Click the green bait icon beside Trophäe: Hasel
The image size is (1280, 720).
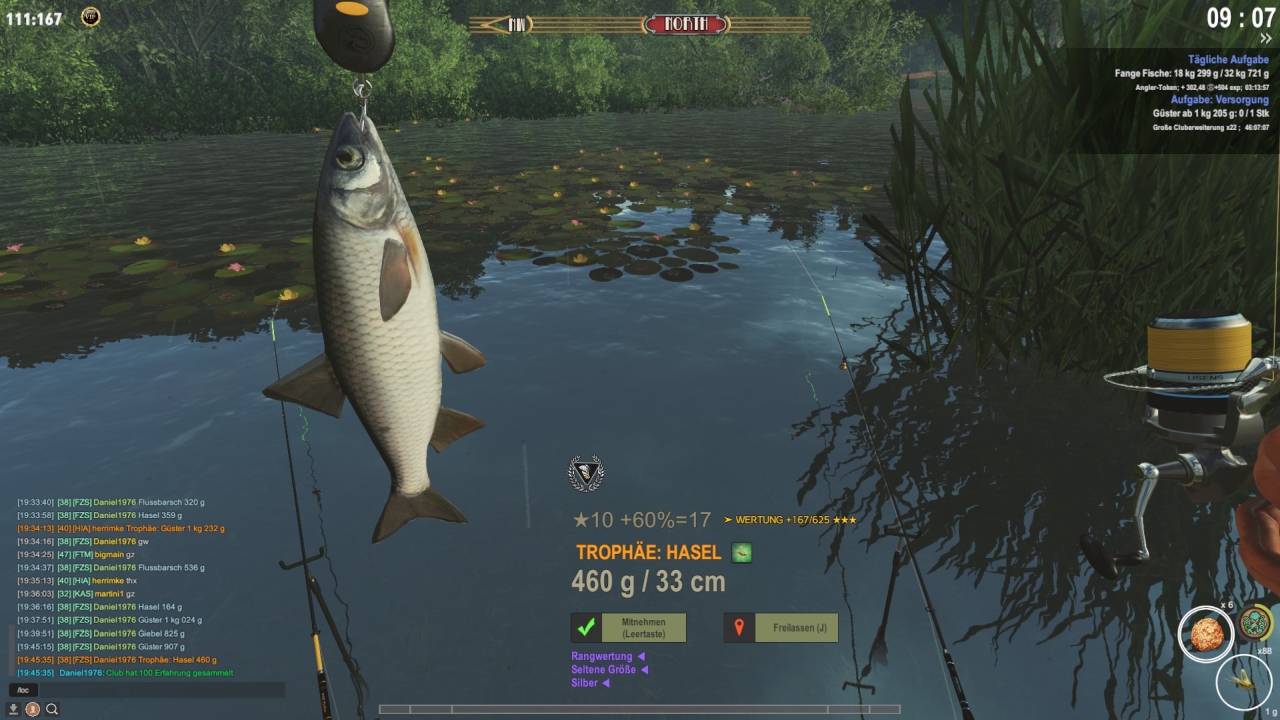(x=741, y=553)
